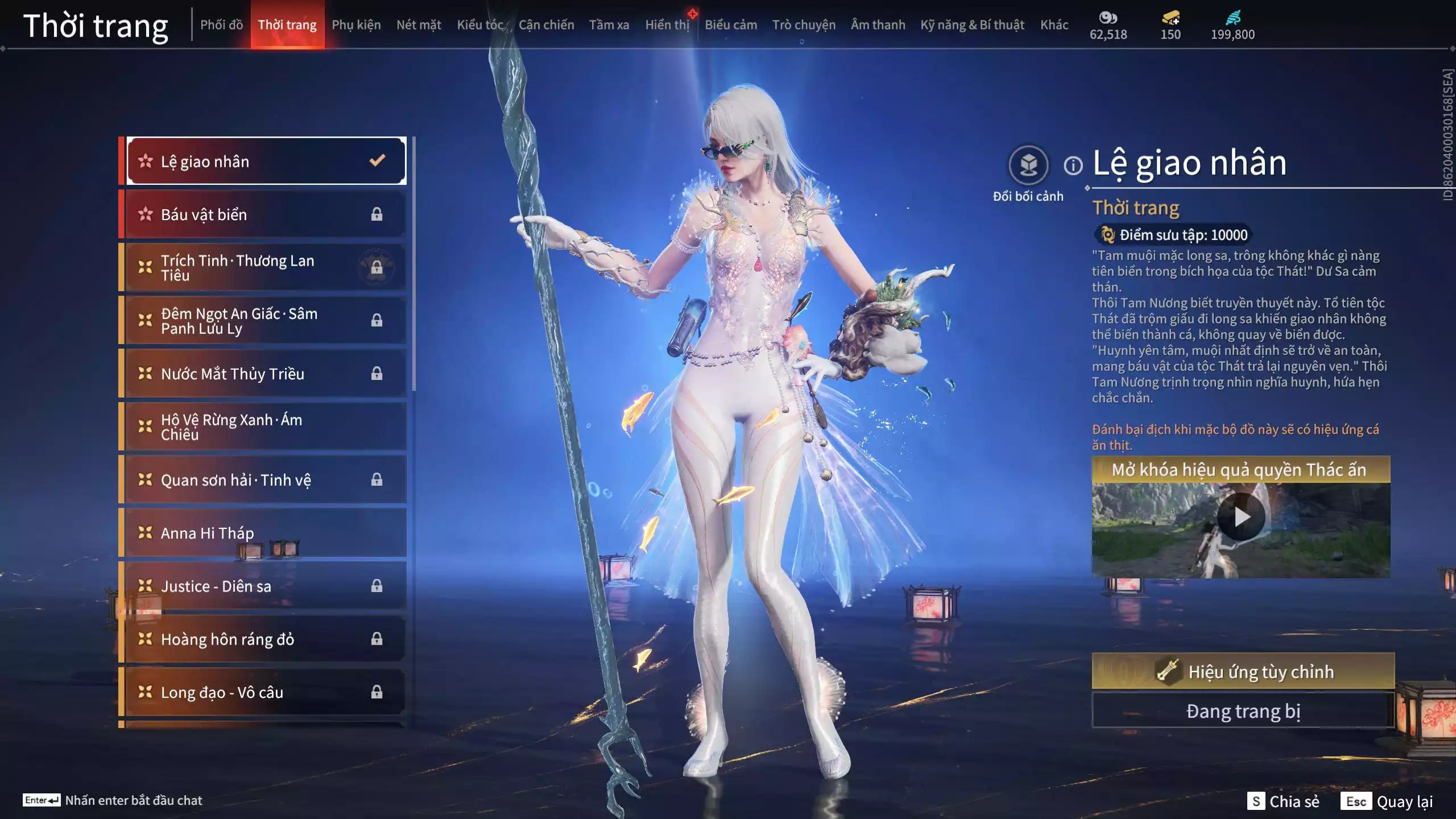Viewport: 1456px width, 819px height.
Task: Choose the Nước Mắt Thủy Triều outfit
Action: [265, 374]
